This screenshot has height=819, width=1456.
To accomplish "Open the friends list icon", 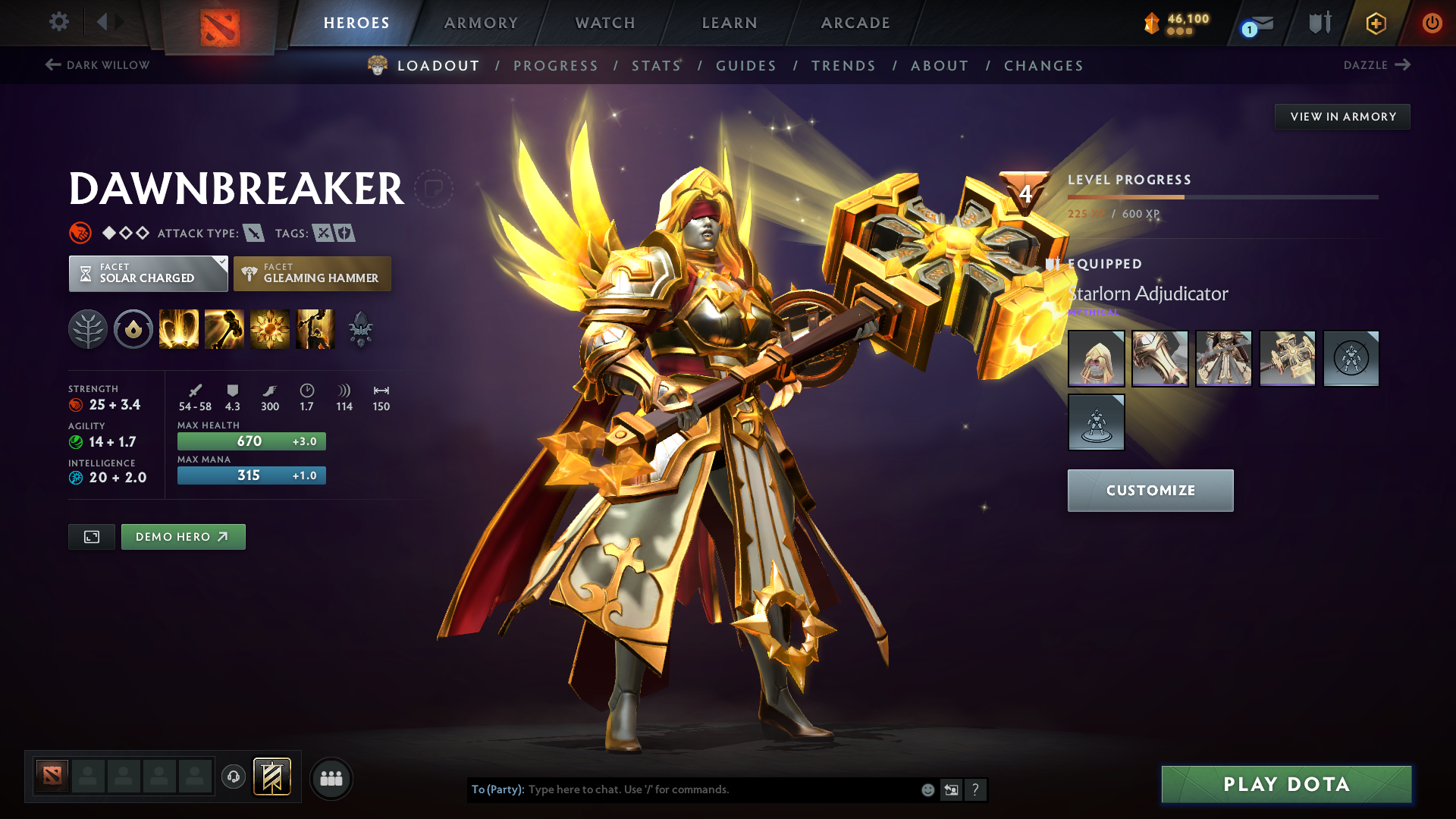I will pyautogui.click(x=331, y=777).
